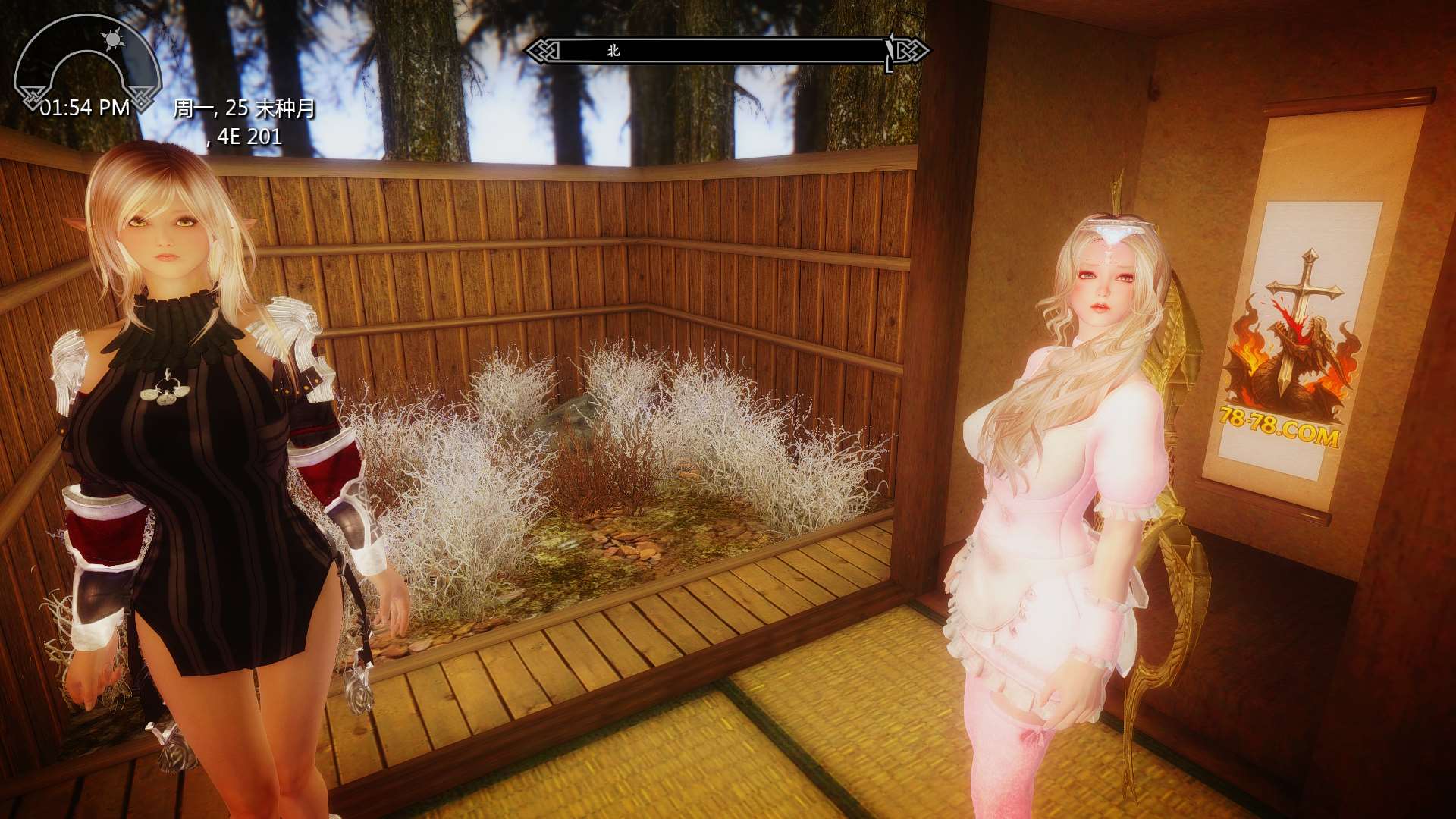The height and width of the screenshot is (819, 1456).
Task: Click the compass bar showing north
Action: click(x=726, y=51)
